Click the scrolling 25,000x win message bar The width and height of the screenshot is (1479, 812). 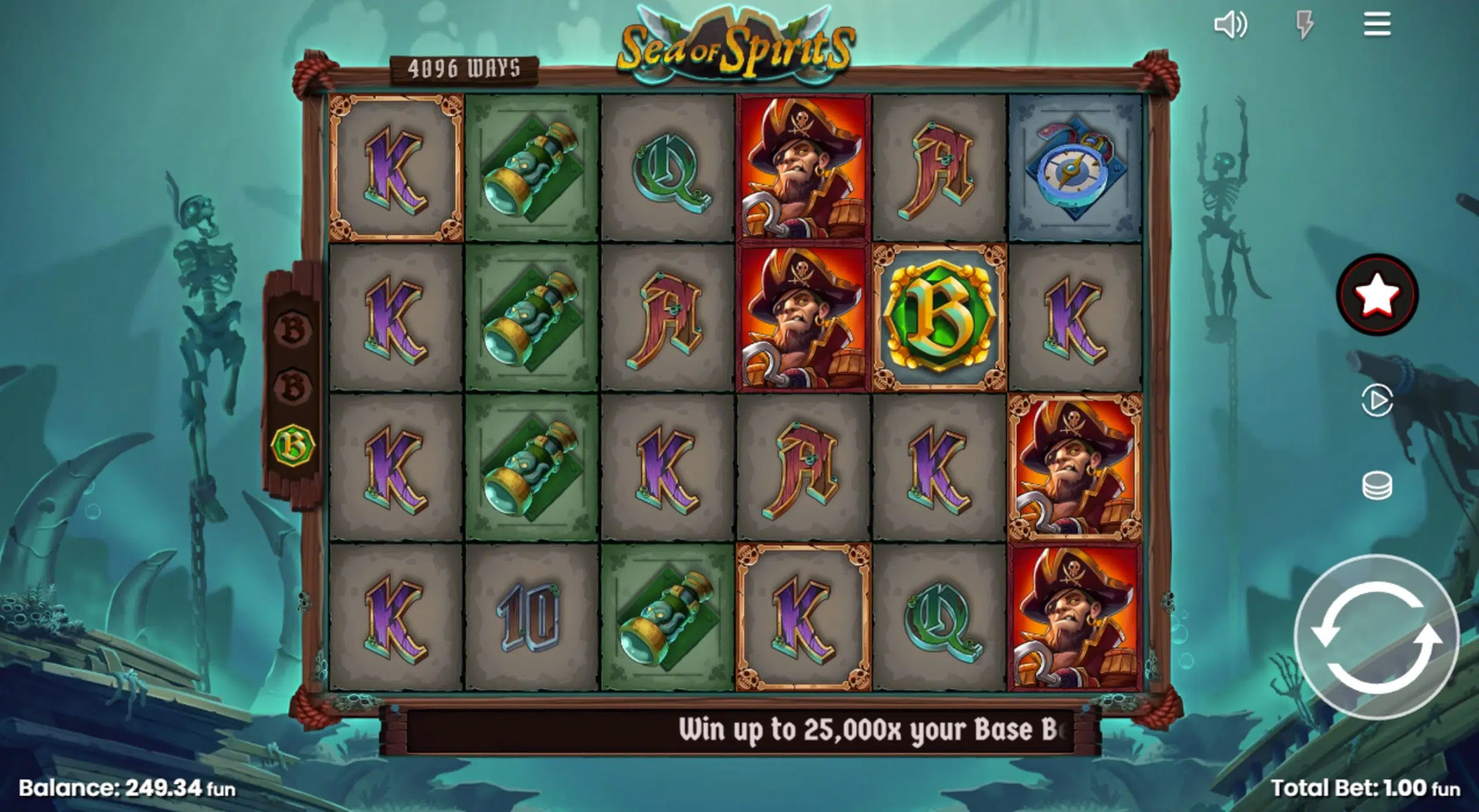pos(809,729)
